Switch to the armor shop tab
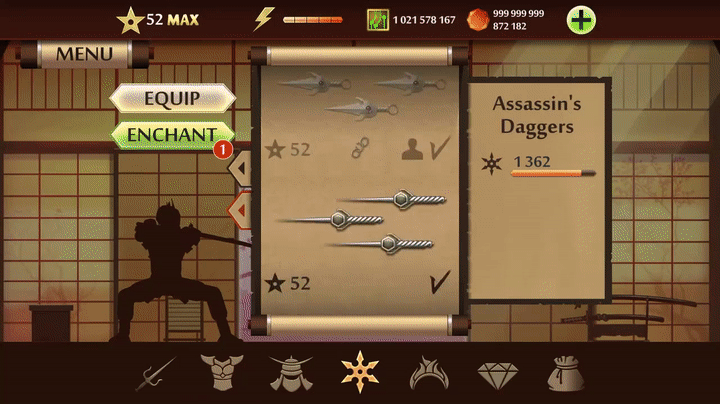This screenshot has height=404, width=720. [x=221, y=373]
